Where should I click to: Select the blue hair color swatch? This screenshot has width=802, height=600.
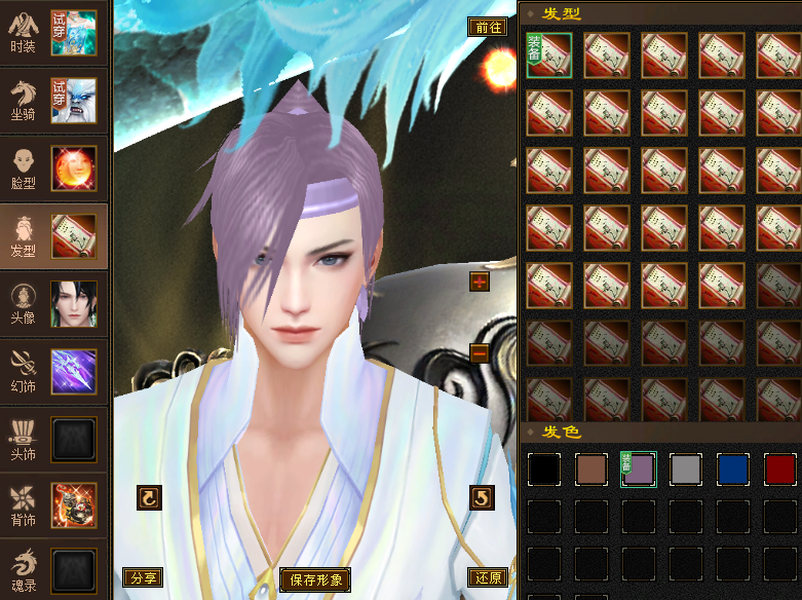[x=733, y=469]
